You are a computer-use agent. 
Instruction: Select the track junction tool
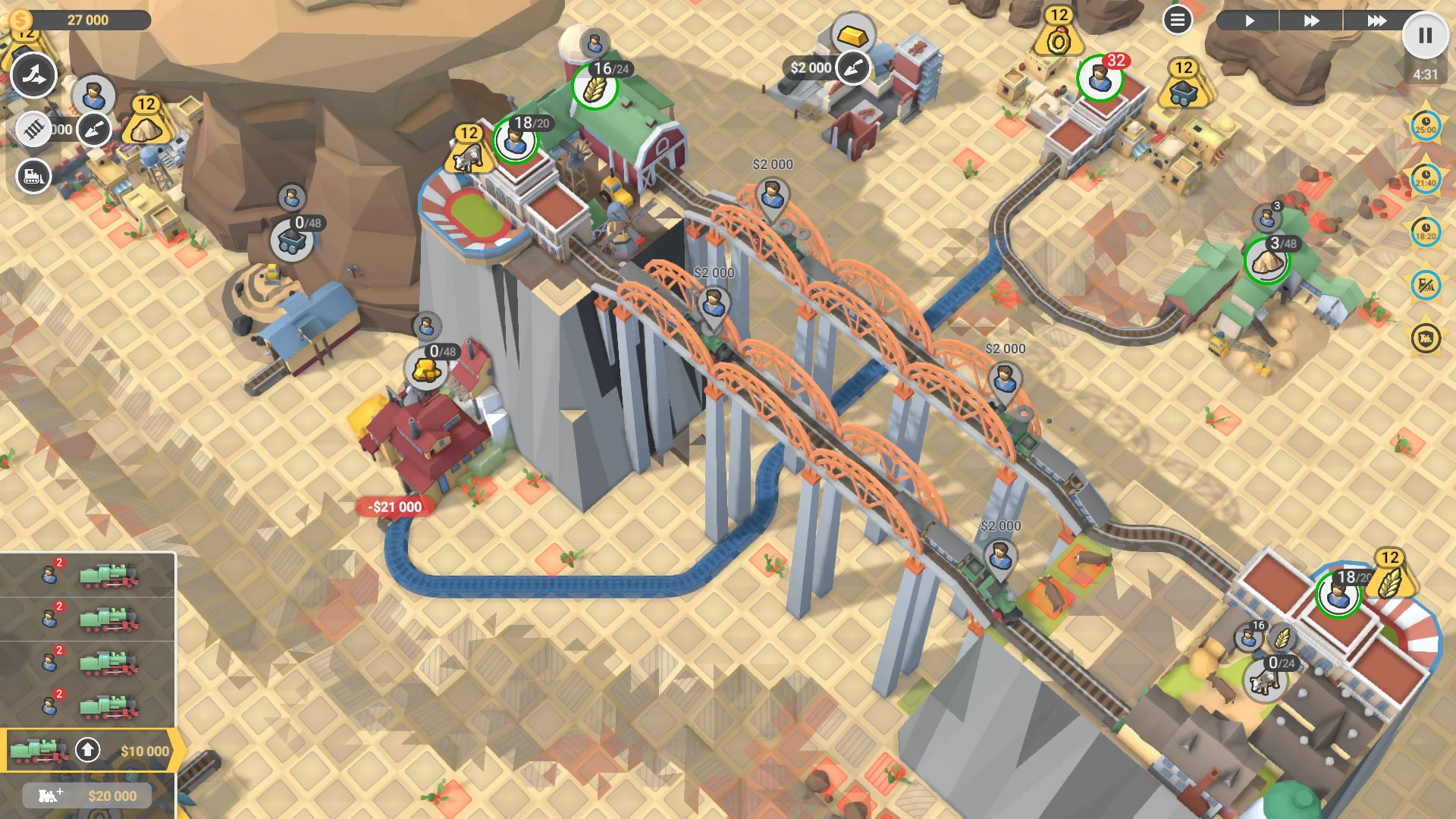click(34, 76)
